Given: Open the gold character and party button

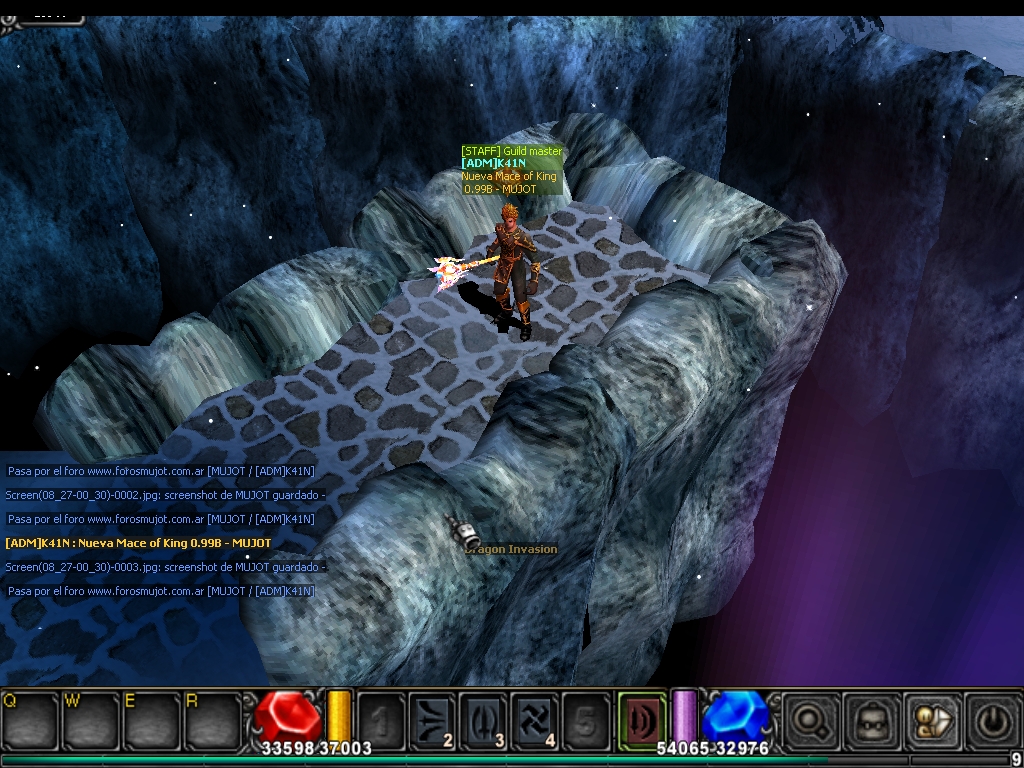Looking at the screenshot, I should pos(931,718).
